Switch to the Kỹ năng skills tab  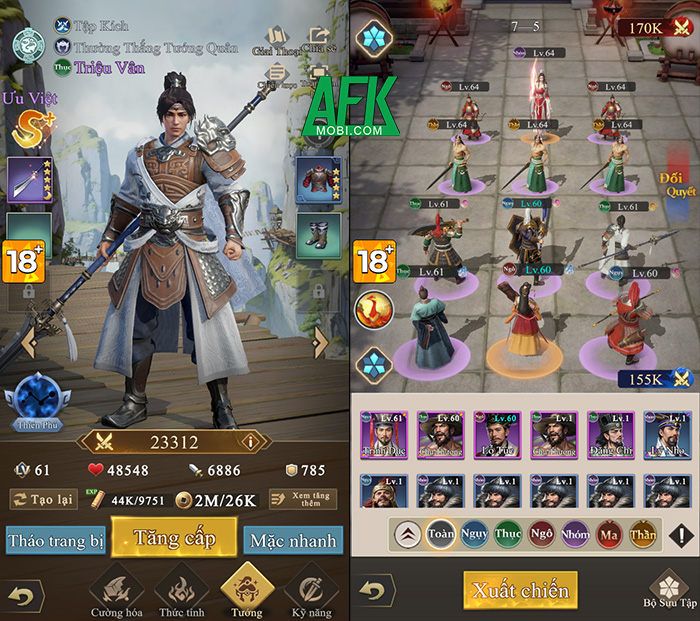311,593
